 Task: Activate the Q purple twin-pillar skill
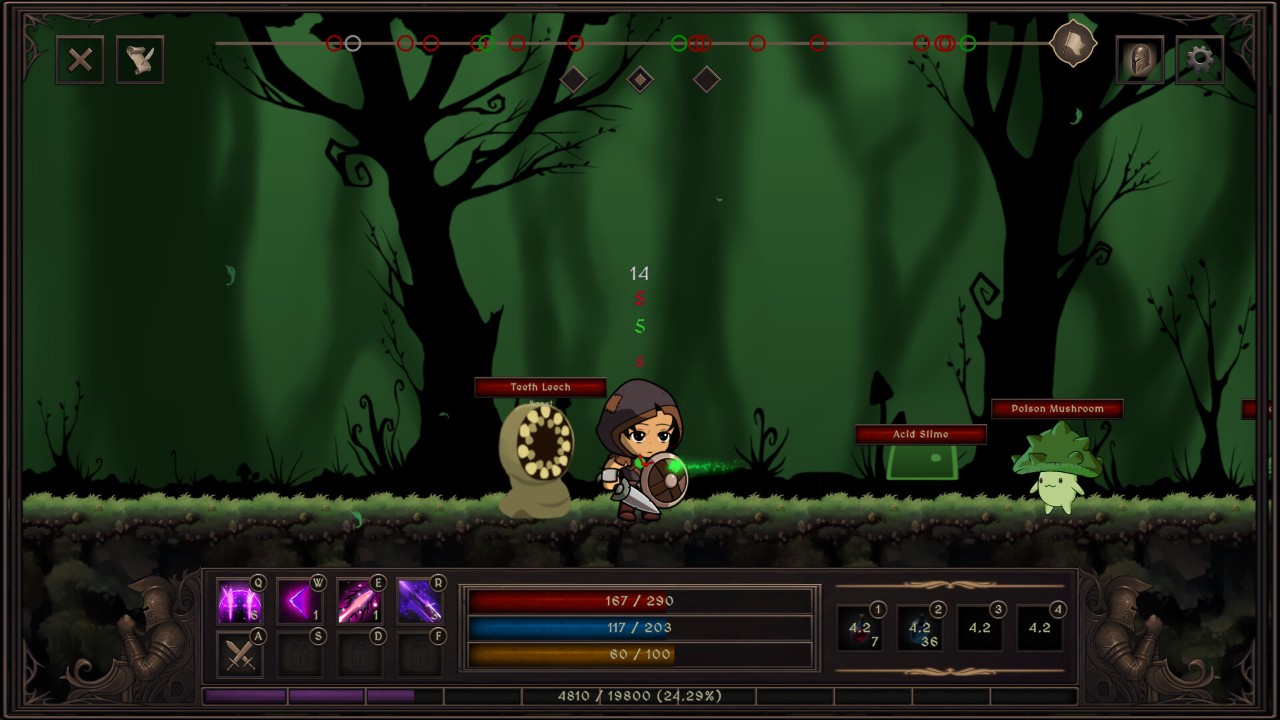tap(240, 602)
